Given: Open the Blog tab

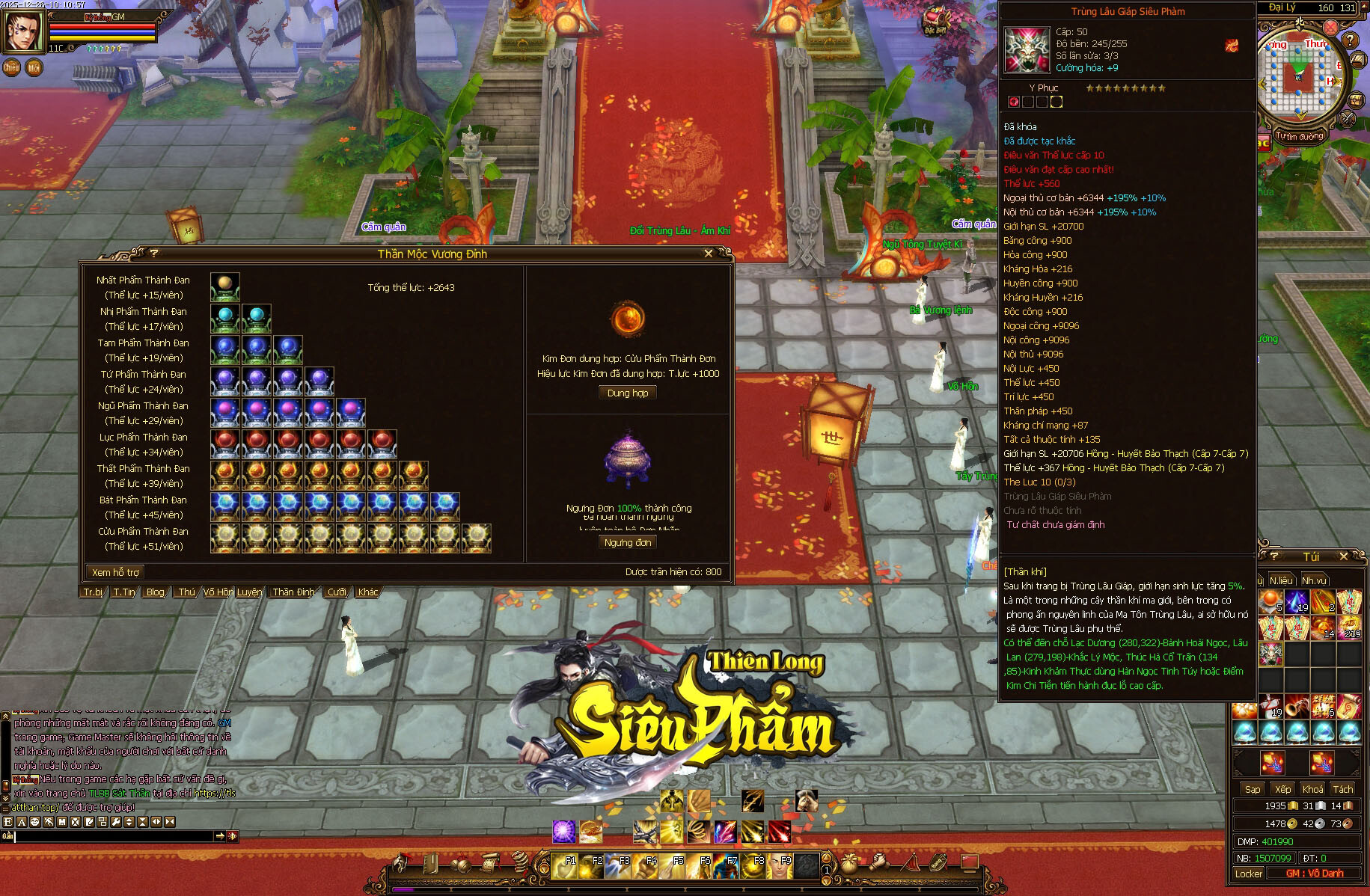Looking at the screenshot, I should point(156,592).
